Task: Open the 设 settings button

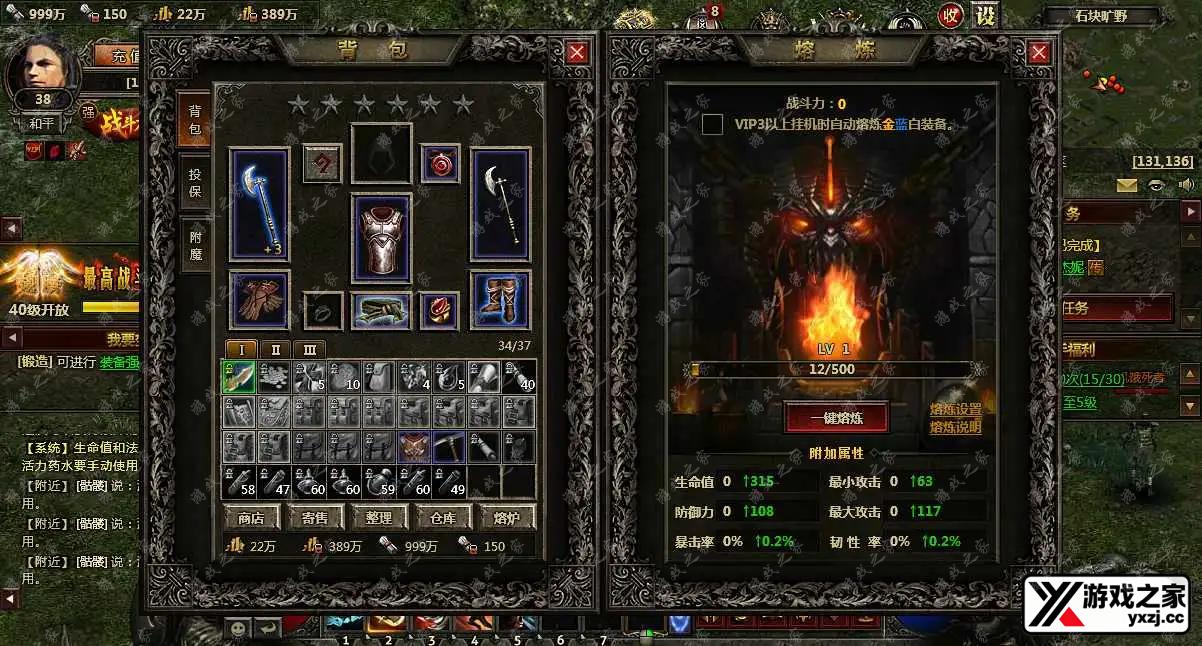Action: click(x=986, y=16)
